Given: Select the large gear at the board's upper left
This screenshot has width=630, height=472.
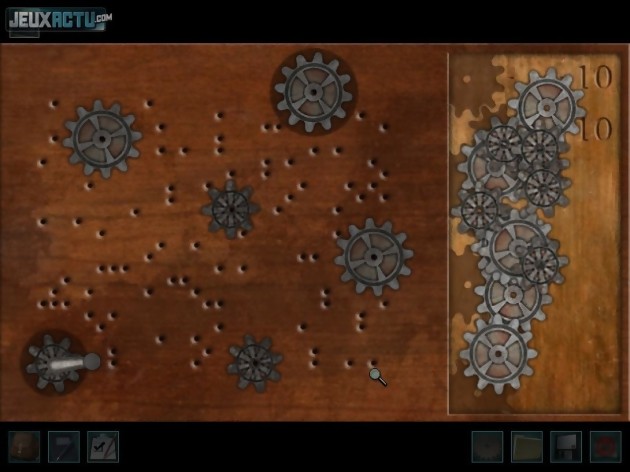Looking at the screenshot, I should tap(101, 137).
